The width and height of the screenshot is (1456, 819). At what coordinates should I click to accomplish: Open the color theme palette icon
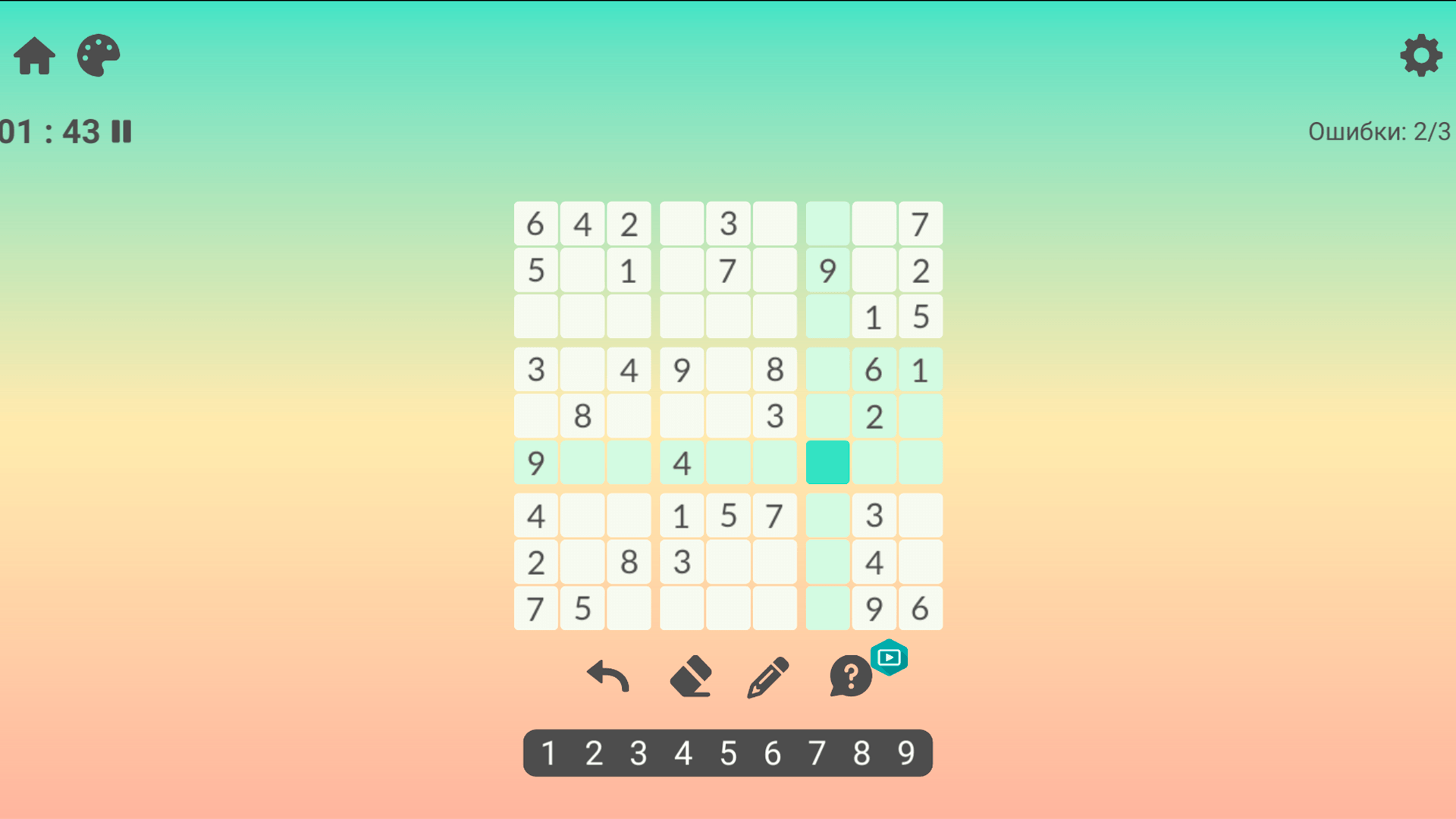98,55
